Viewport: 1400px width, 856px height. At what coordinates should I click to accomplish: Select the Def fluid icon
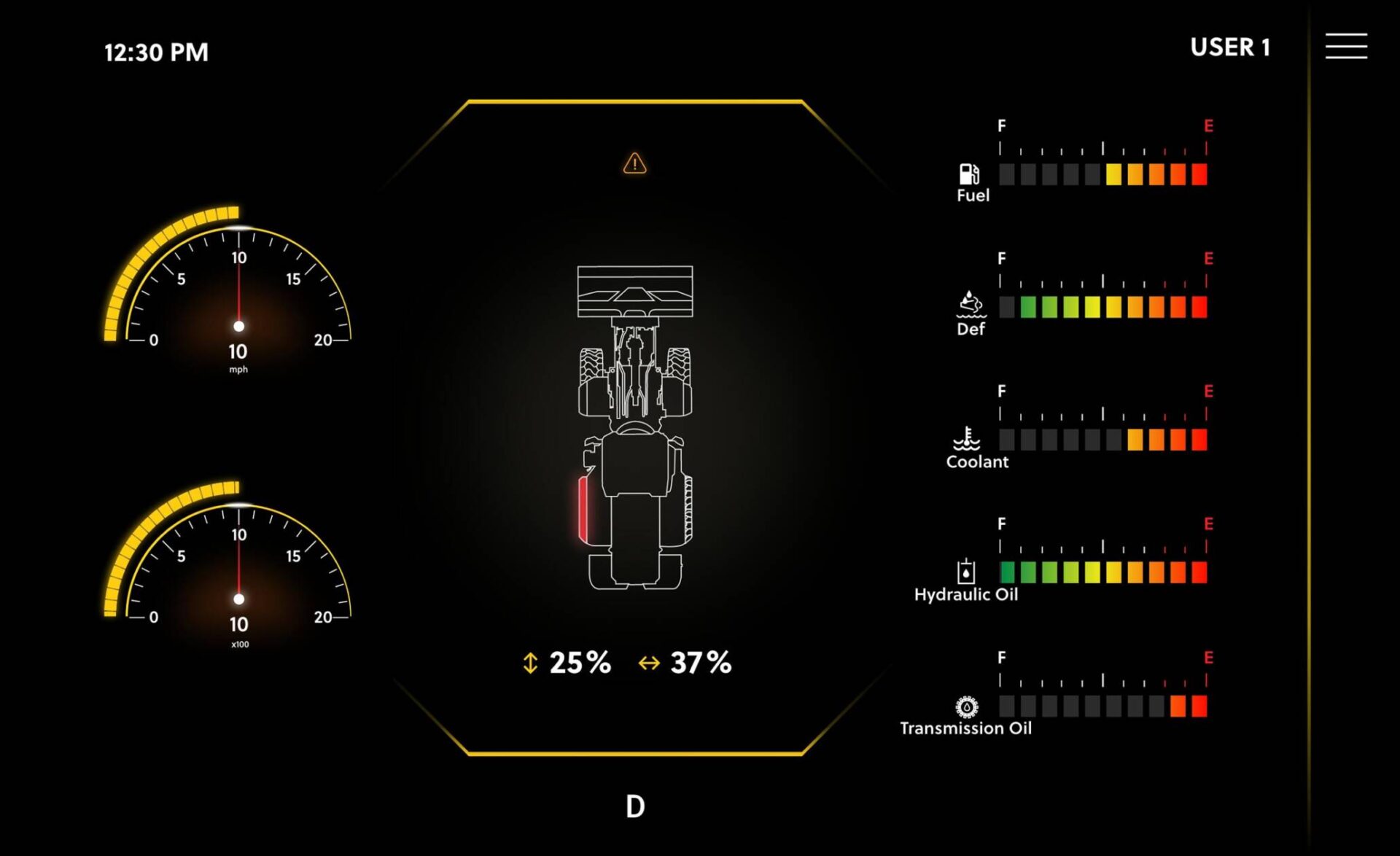(970, 306)
